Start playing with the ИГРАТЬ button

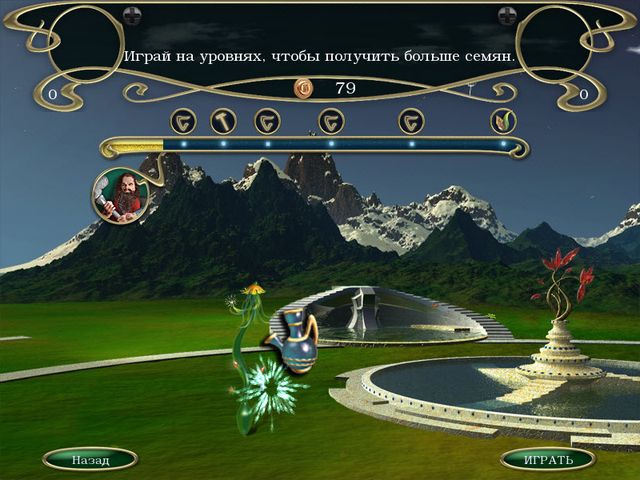(x=548, y=460)
